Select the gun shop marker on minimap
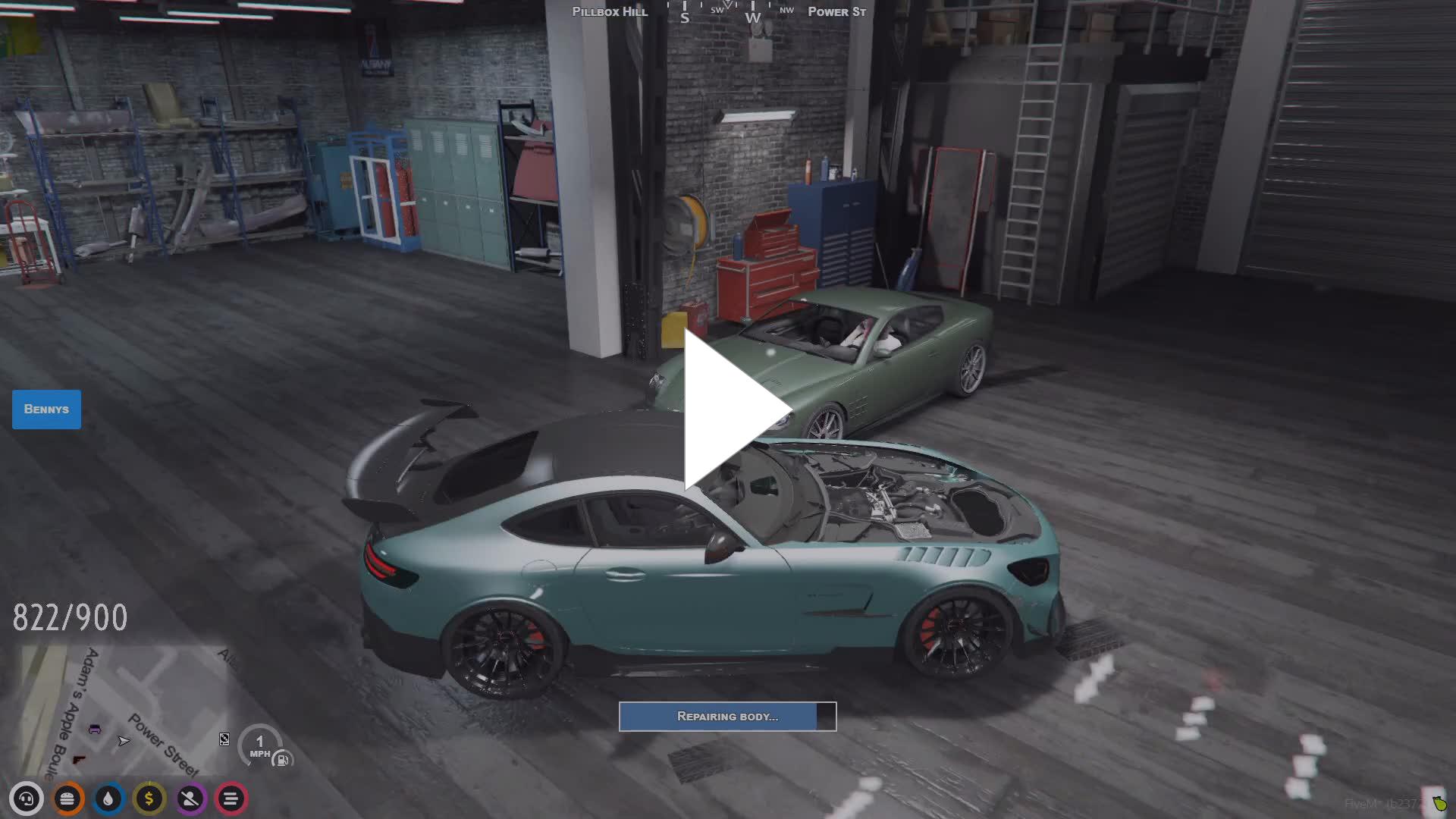This screenshot has width=1456, height=819. pos(79,759)
